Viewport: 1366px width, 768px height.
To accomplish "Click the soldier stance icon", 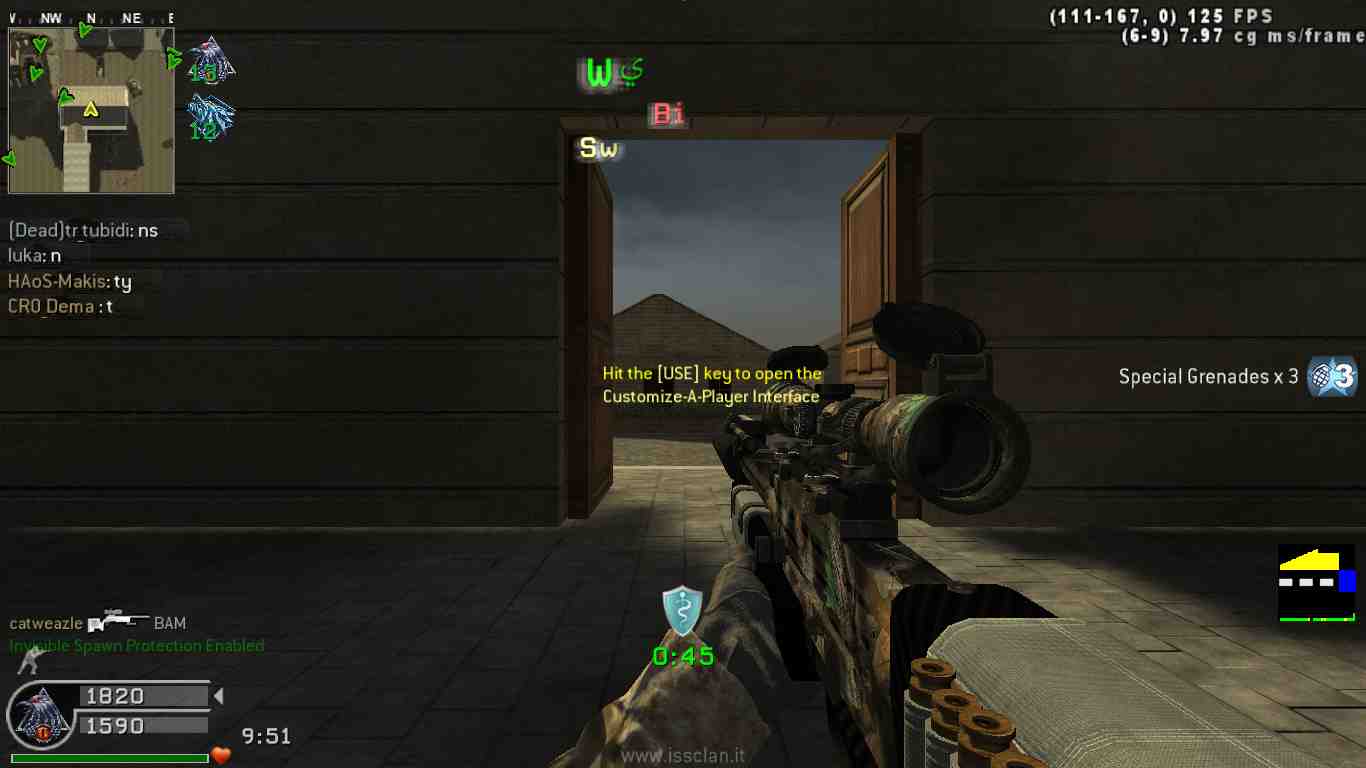I will point(31,660).
